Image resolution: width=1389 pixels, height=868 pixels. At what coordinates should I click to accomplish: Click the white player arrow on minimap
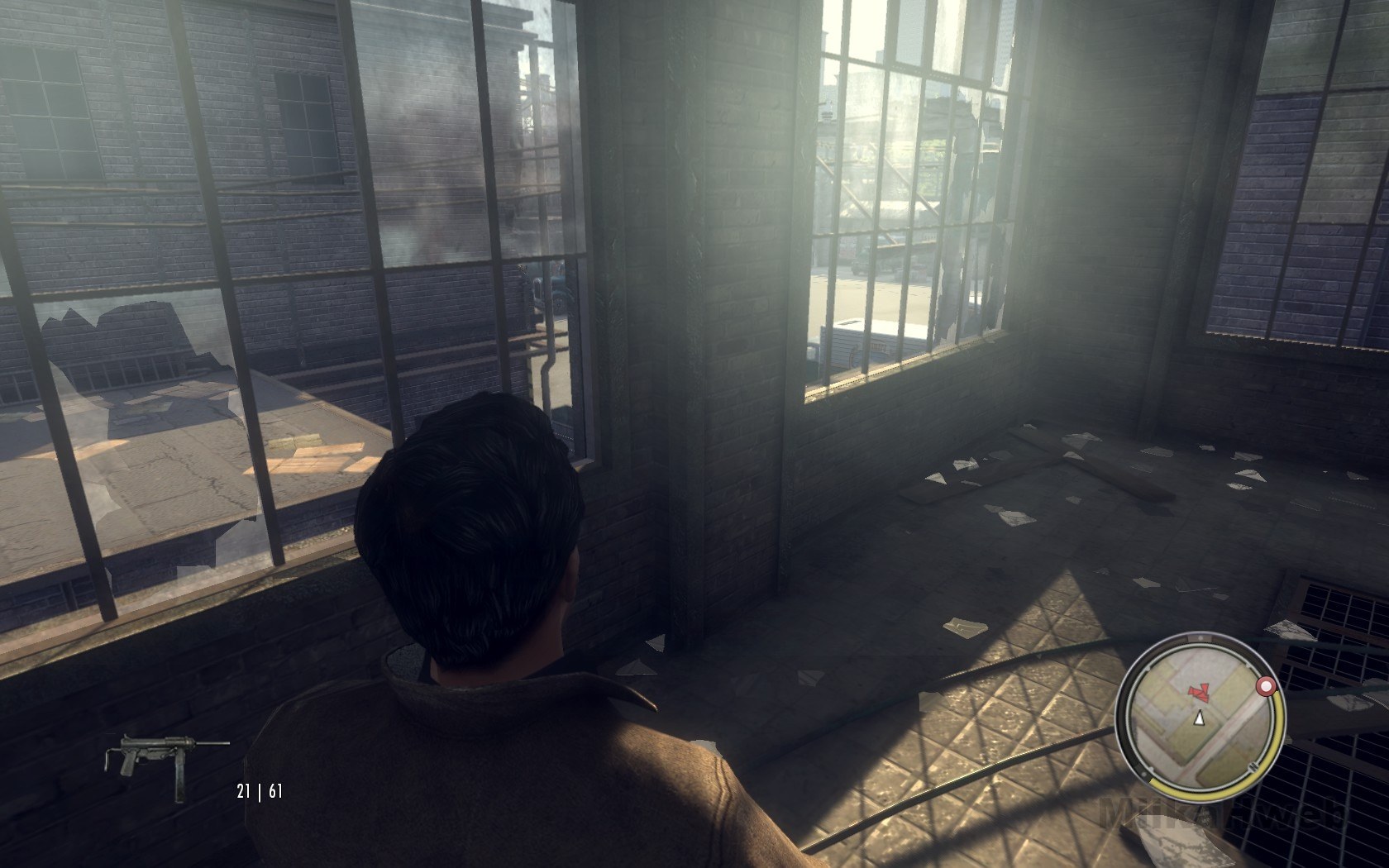(1198, 720)
